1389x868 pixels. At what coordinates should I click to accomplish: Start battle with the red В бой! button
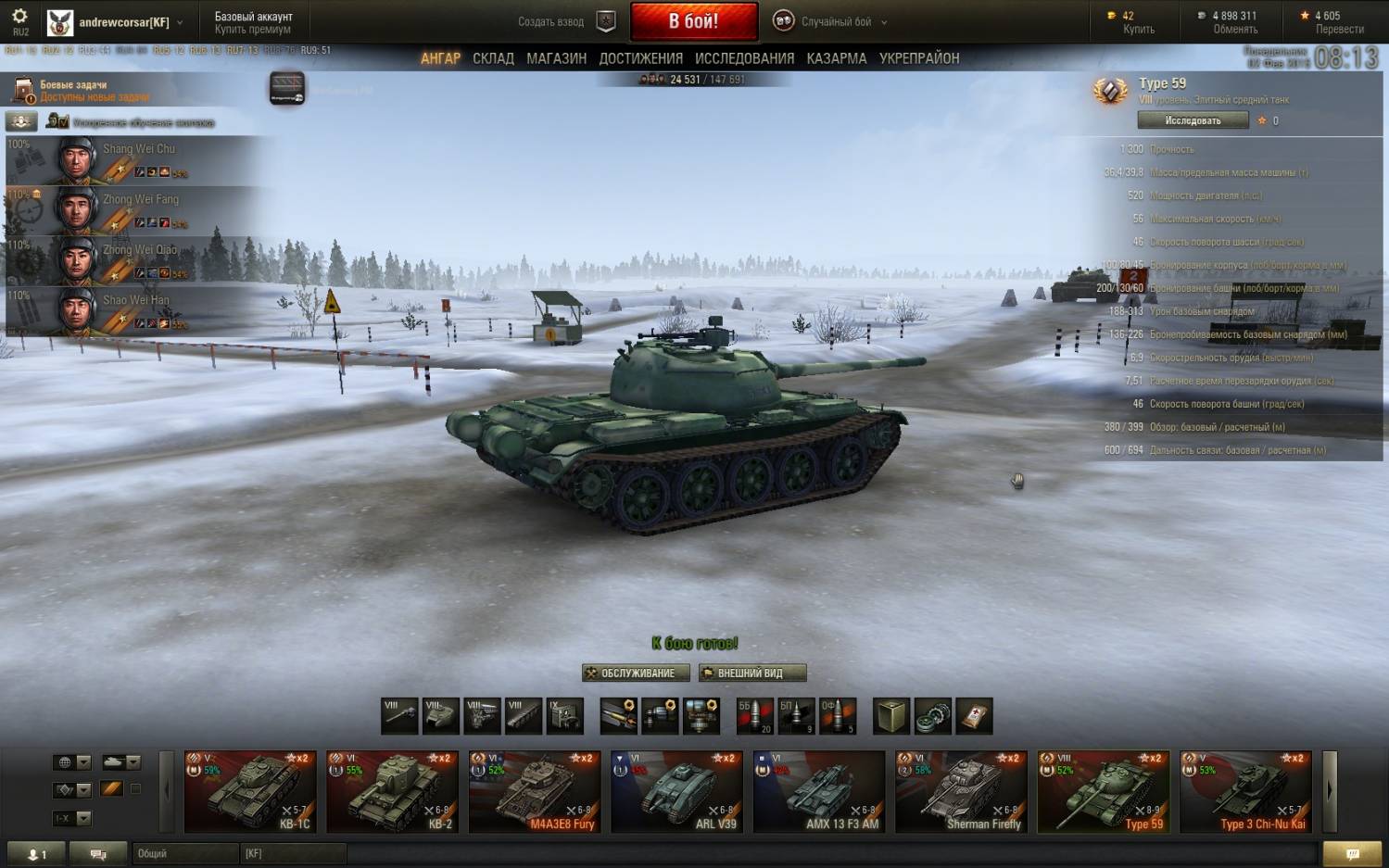(693, 21)
